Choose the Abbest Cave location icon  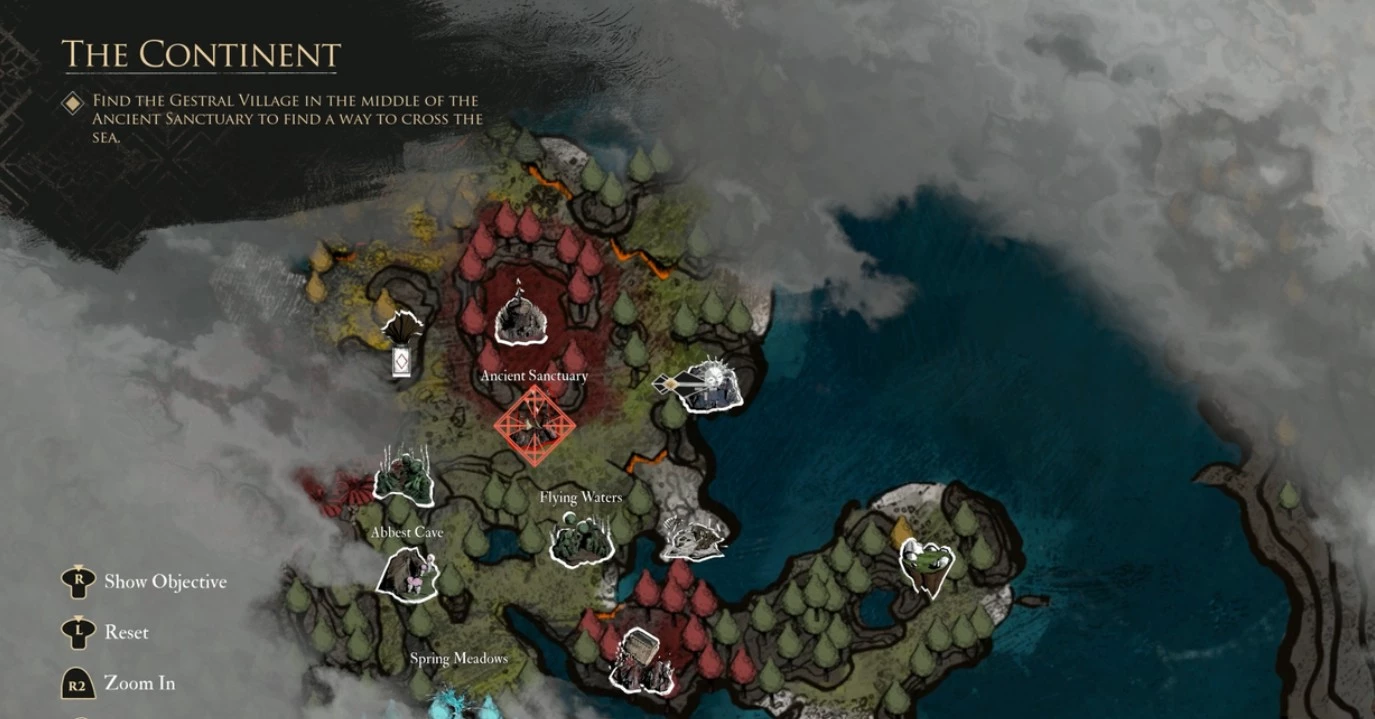(x=408, y=574)
